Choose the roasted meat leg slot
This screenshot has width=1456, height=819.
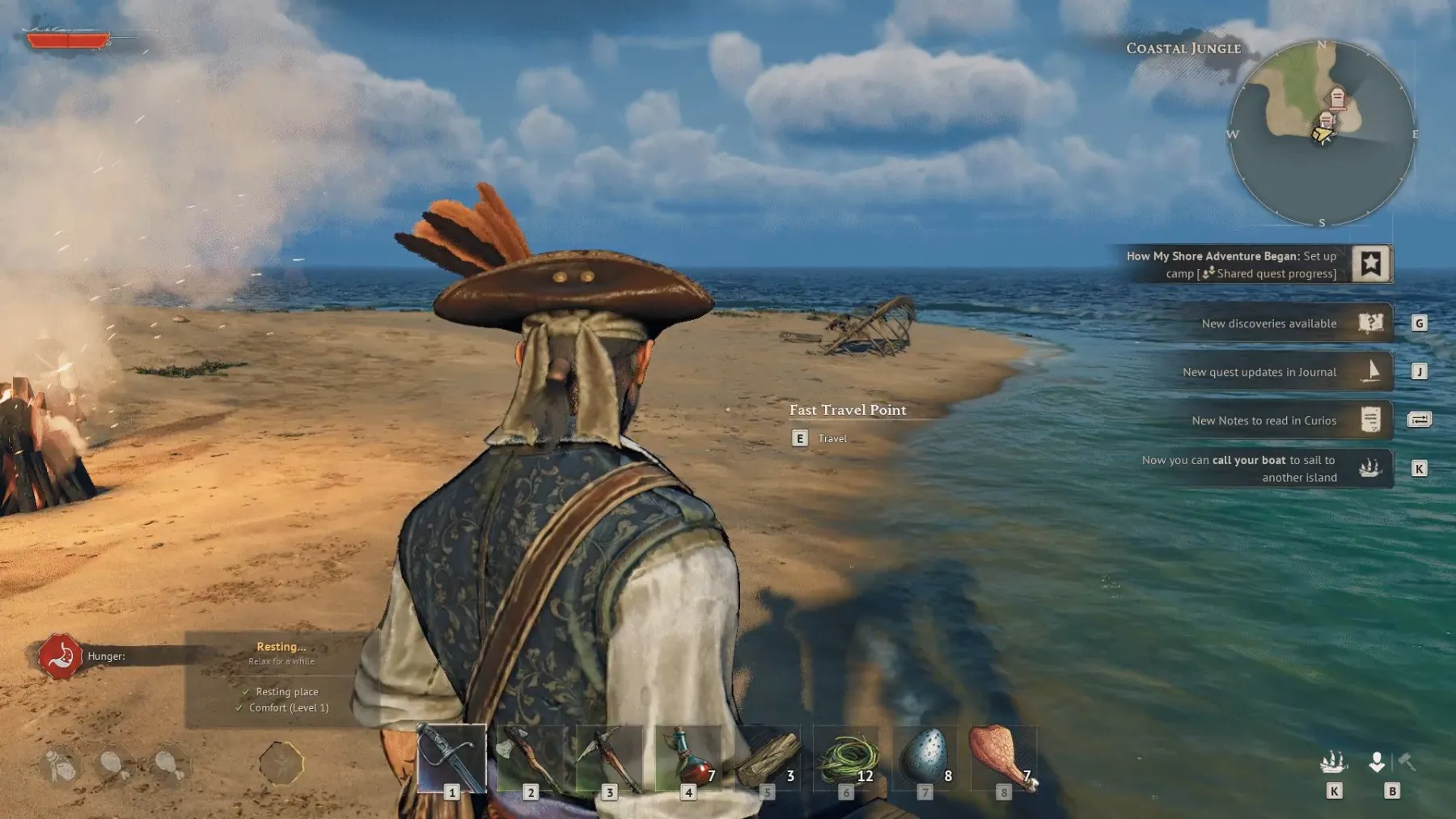tap(1003, 760)
